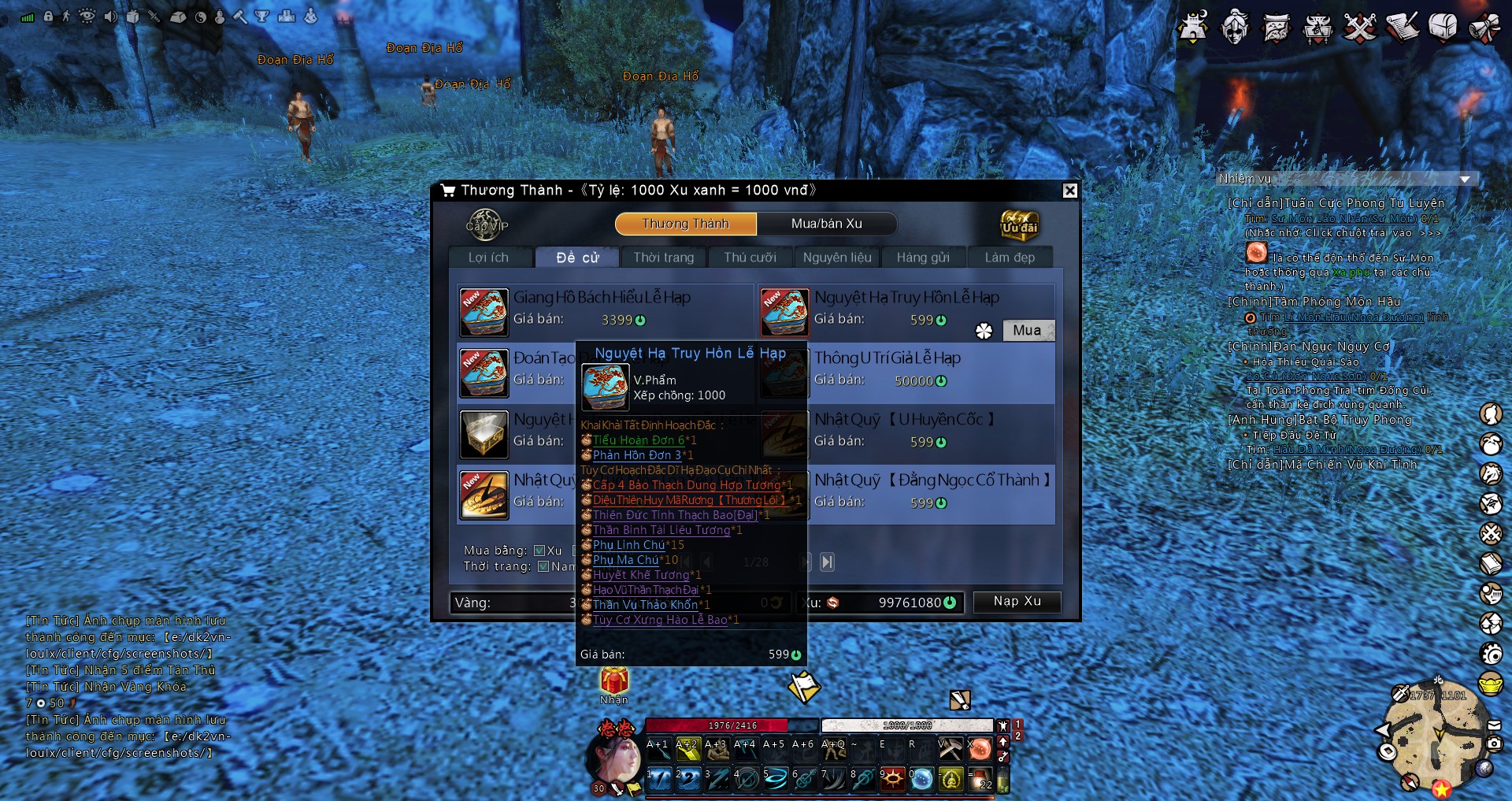The image size is (1512, 801).
Task: Switch to the Thời trang tab
Action: click(x=663, y=258)
